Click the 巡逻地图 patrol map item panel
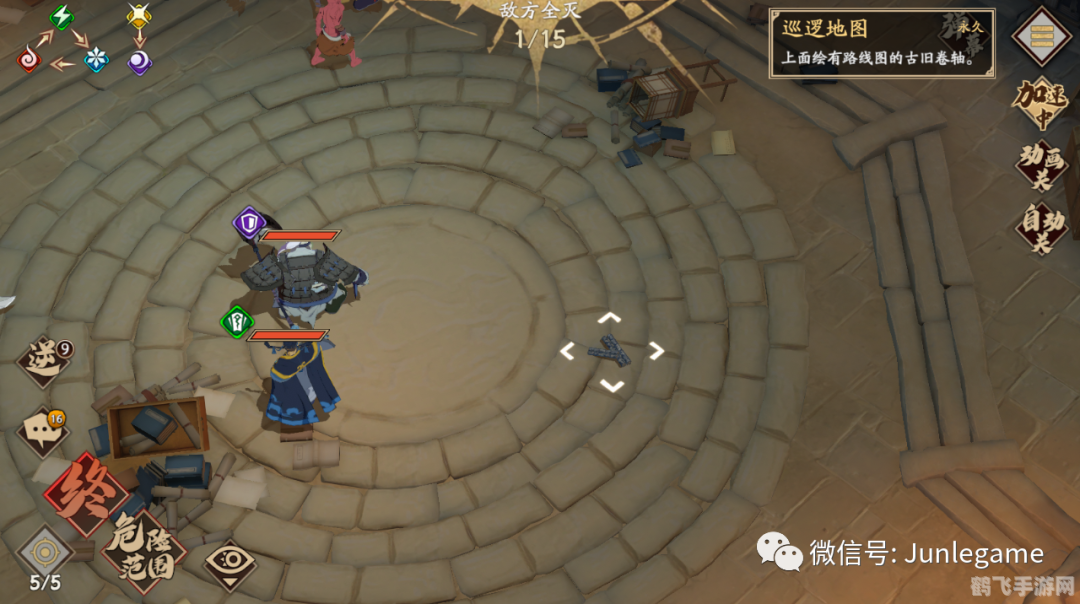The image size is (1080, 604). 882,44
